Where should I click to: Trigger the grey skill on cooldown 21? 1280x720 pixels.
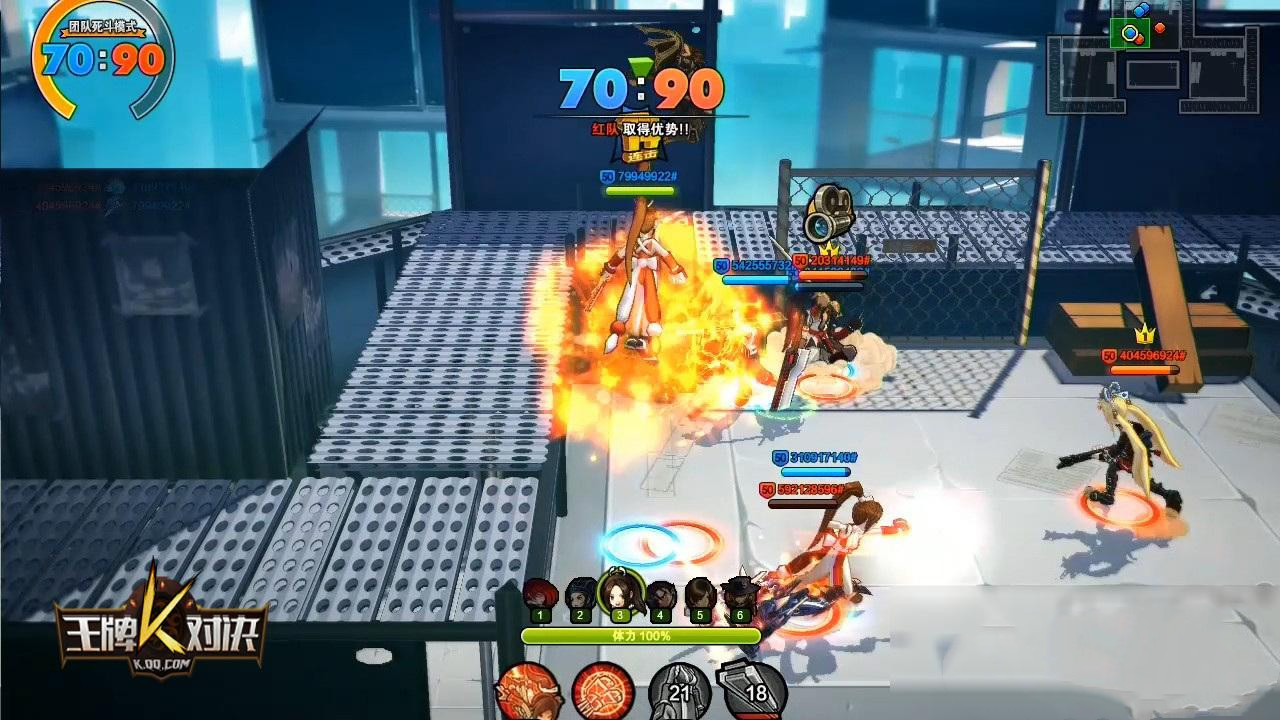click(x=680, y=690)
